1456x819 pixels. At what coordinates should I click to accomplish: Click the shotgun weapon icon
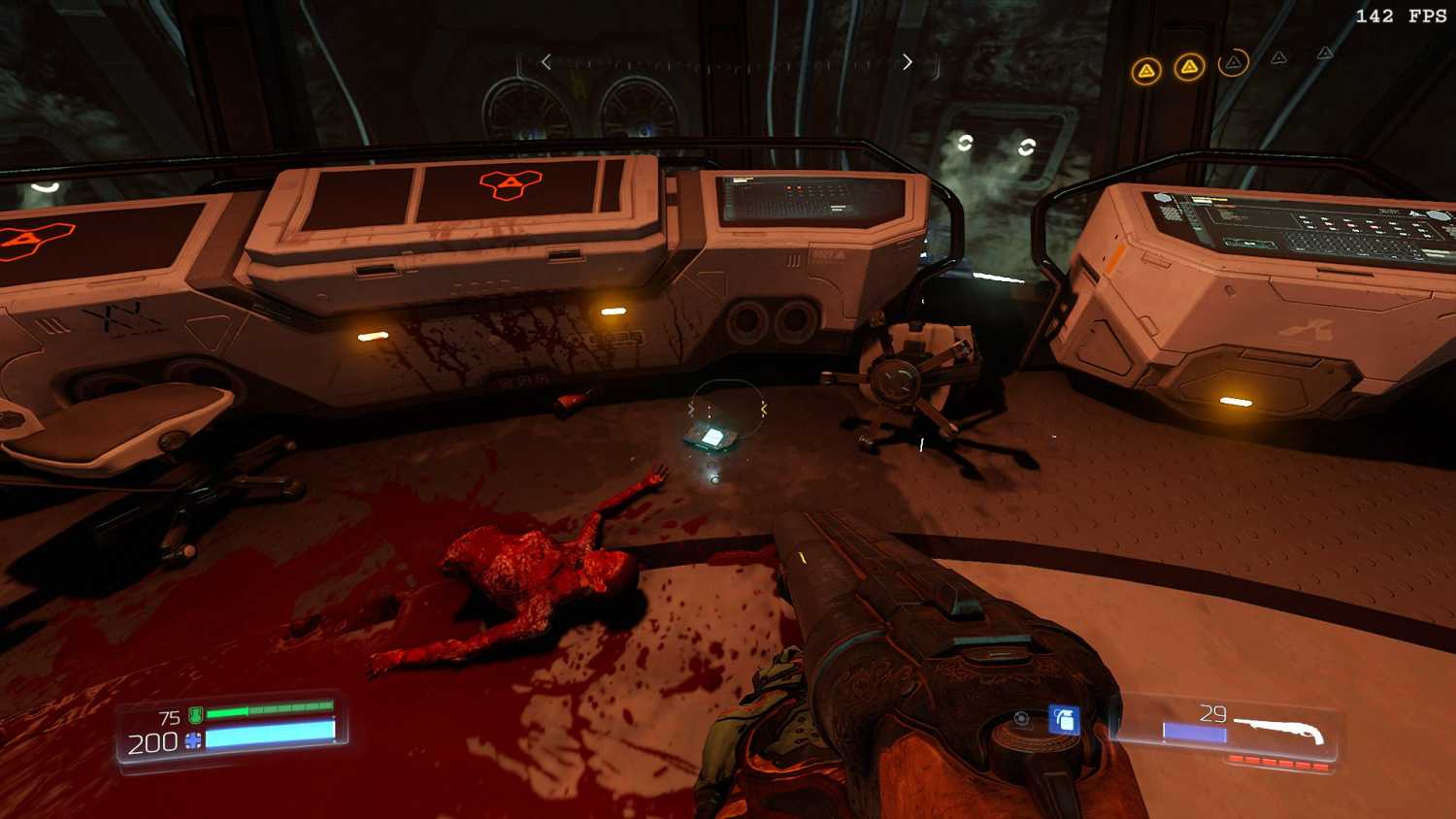point(1279,729)
